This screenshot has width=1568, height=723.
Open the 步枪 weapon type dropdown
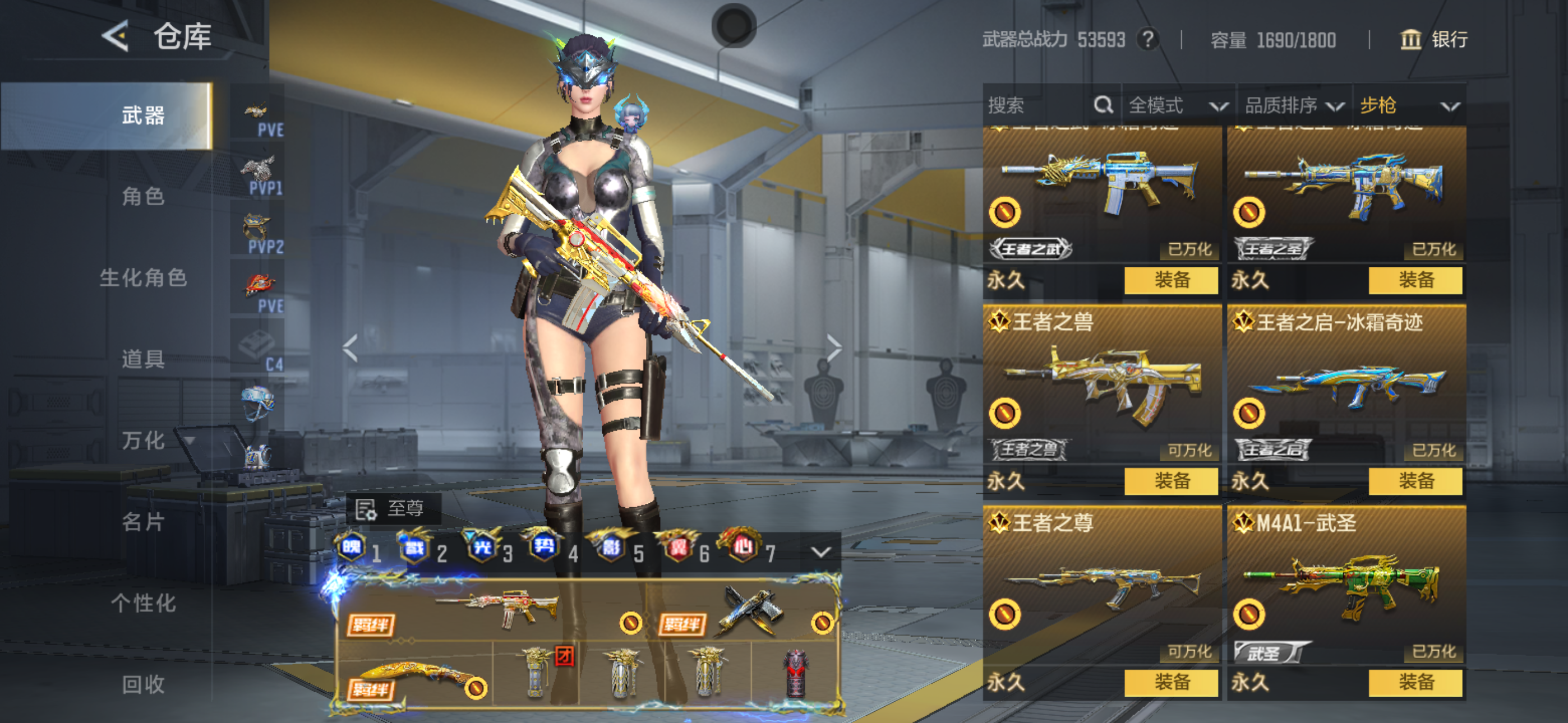coord(1409,105)
